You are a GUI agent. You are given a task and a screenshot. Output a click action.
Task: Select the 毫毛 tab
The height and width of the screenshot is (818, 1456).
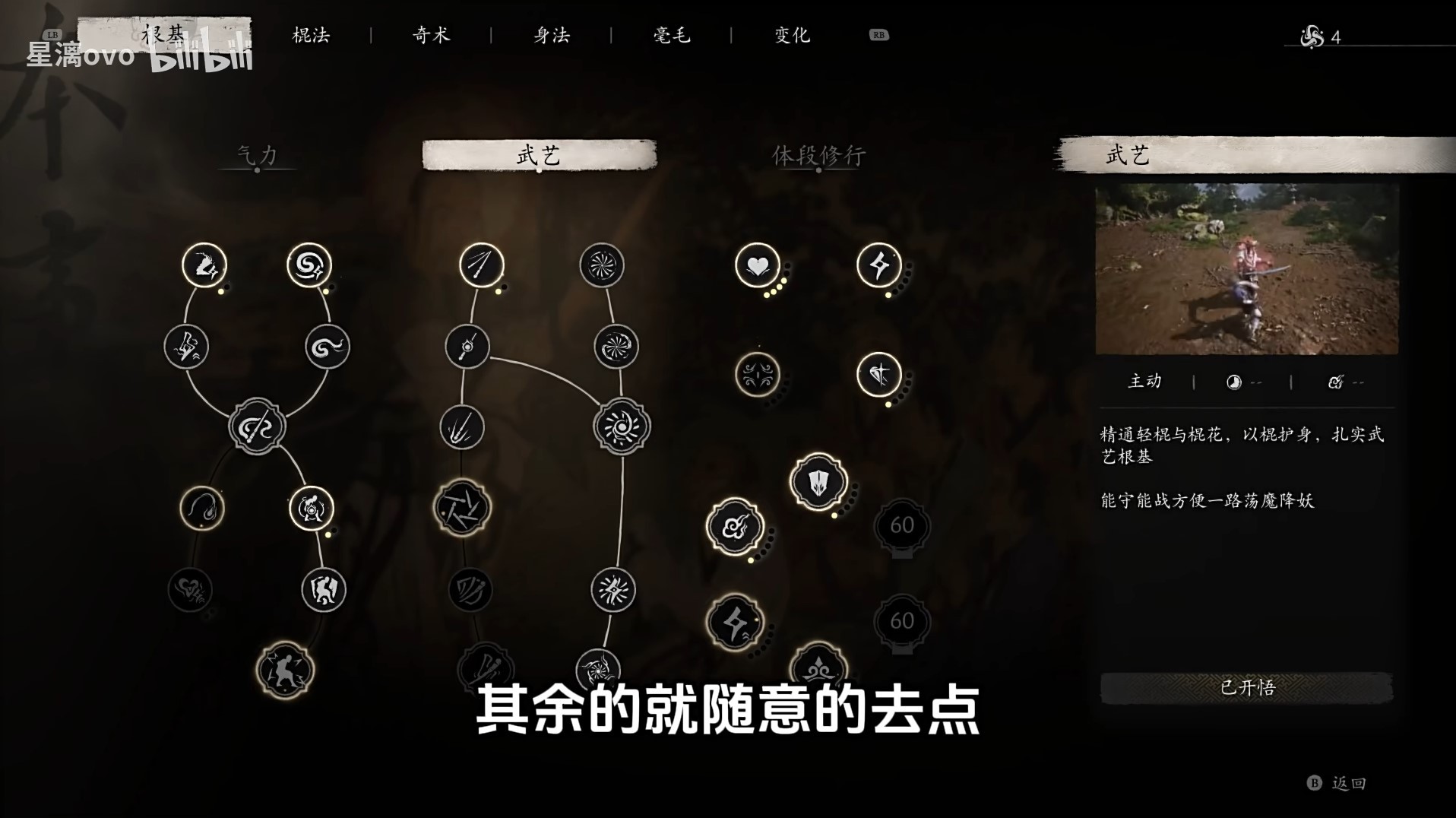(672, 34)
